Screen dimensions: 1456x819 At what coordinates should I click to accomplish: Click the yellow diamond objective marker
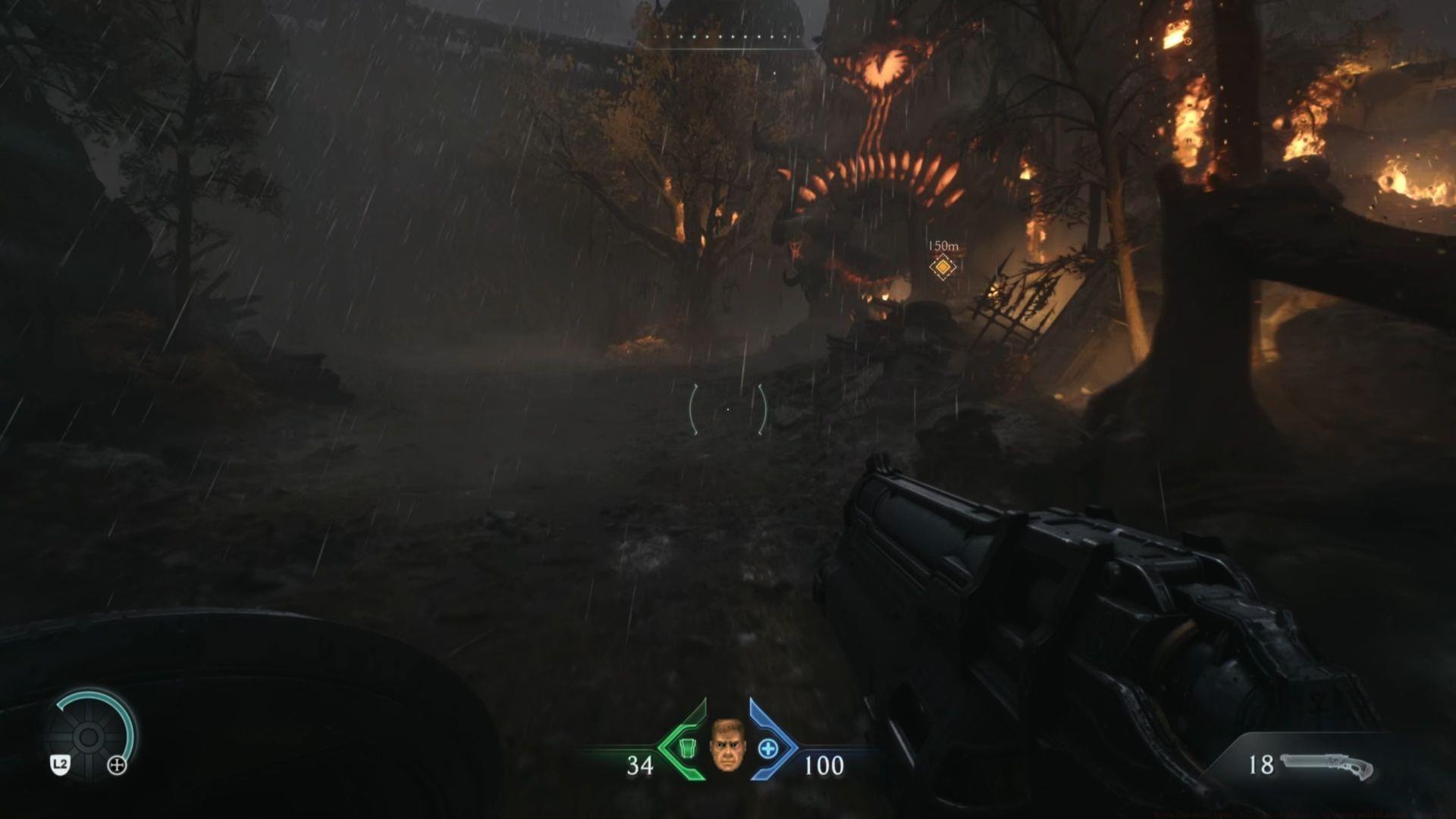[x=942, y=268]
